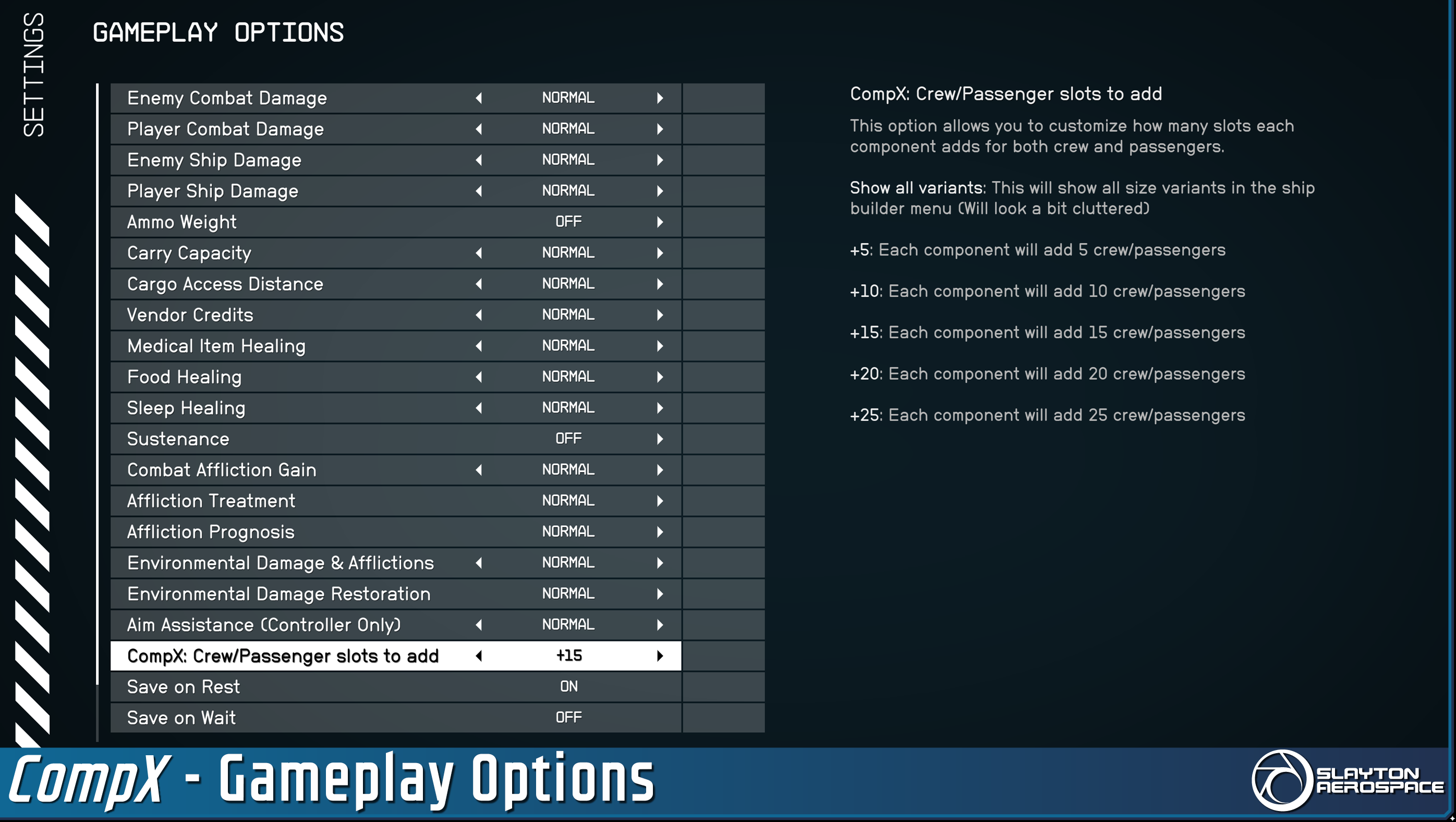Raise Medical Item Healing with right arrow
Screen dimensions: 1456x822
[x=660, y=346]
